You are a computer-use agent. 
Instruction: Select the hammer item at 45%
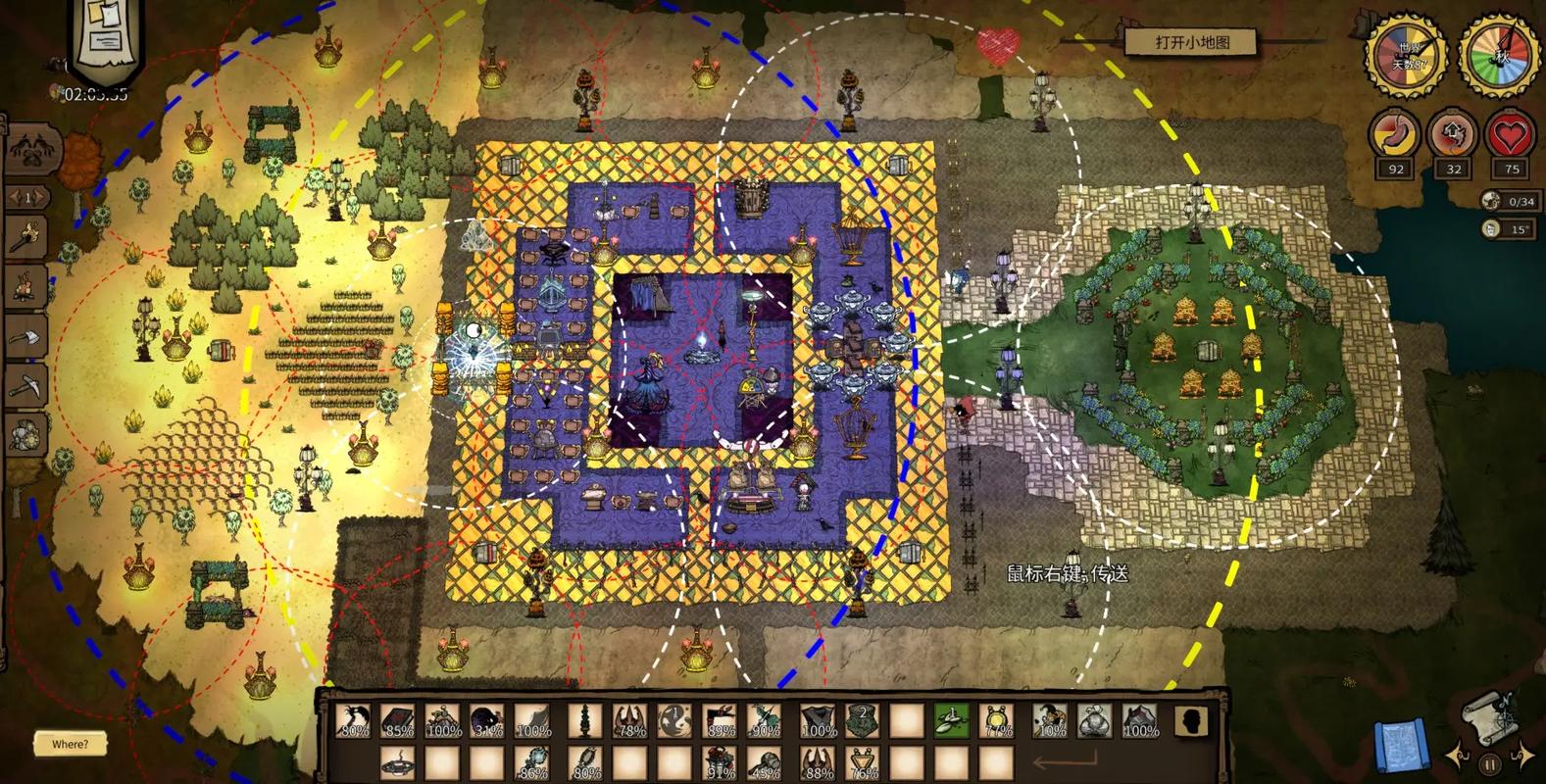766,763
